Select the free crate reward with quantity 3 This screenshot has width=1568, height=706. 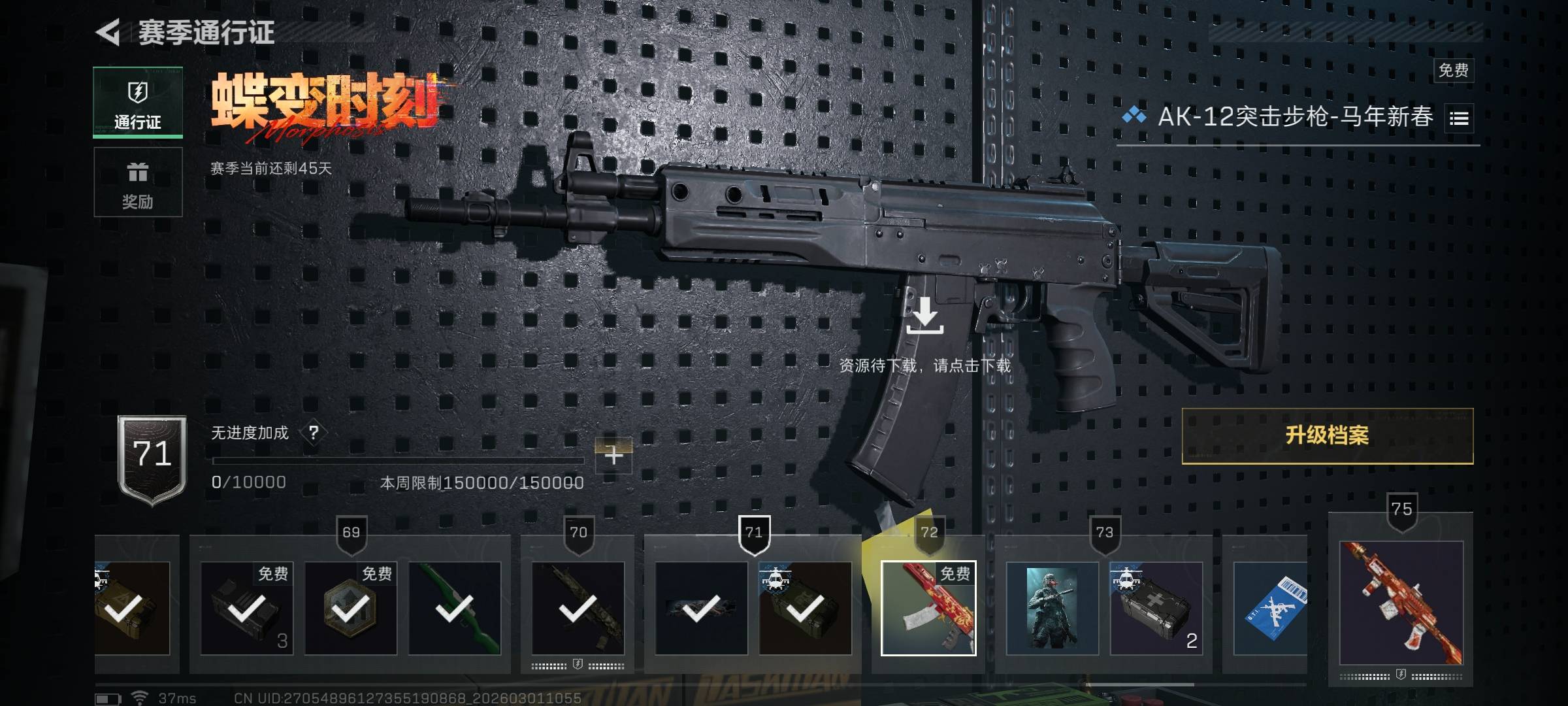pyautogui.click(x=247, y=608)
